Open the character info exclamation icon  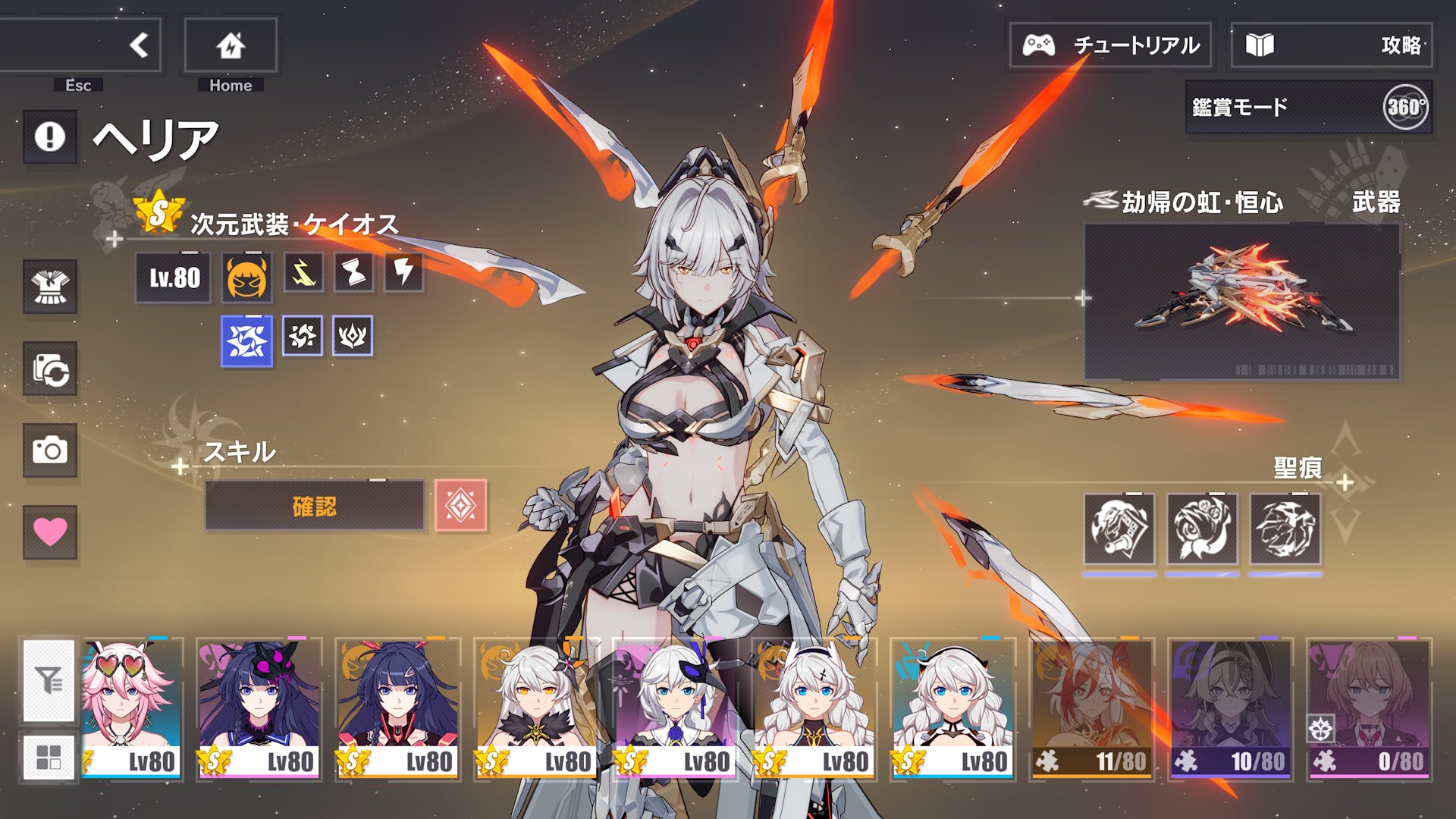coord(50,137)
